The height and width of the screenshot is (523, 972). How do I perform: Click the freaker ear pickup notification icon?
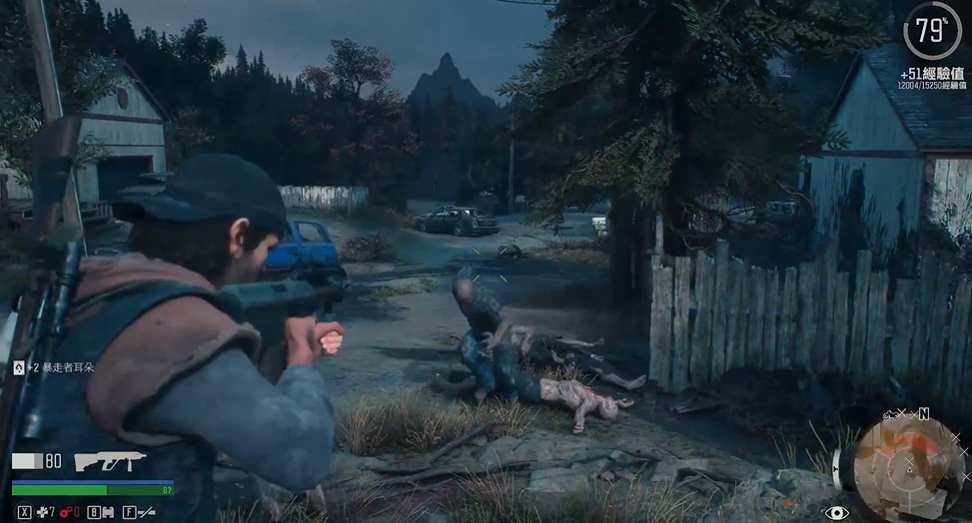[18, 368]
